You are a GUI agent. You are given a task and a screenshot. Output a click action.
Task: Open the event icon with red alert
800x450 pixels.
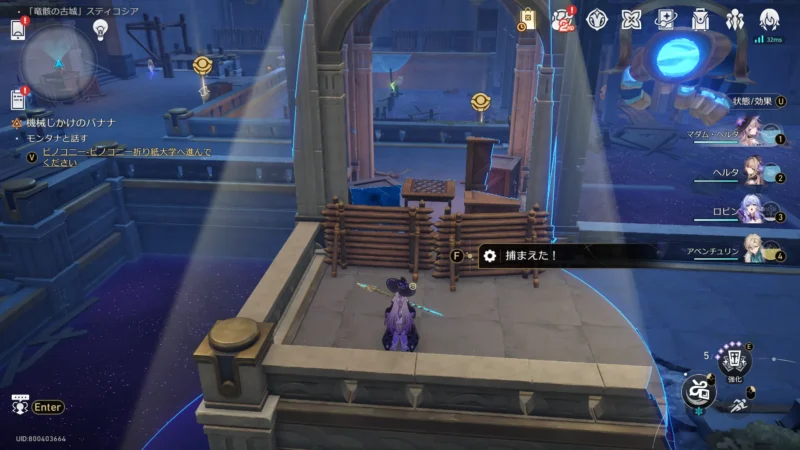click(x=563, y=19)
